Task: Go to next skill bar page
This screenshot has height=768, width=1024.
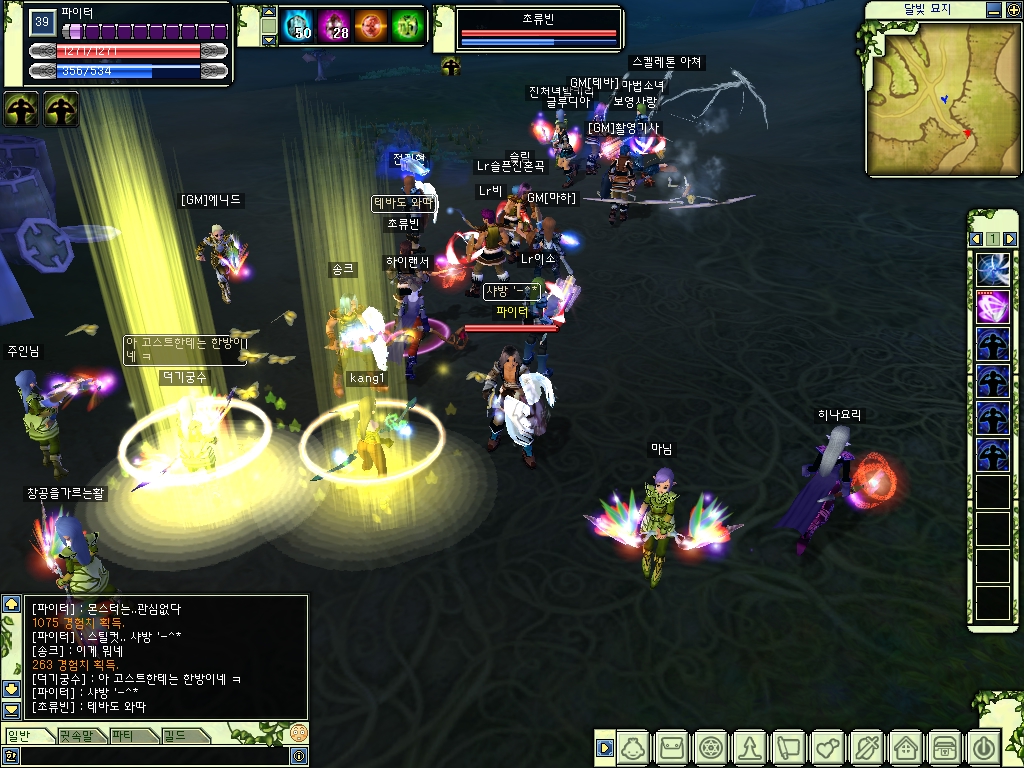Action: coord(1010,239)
